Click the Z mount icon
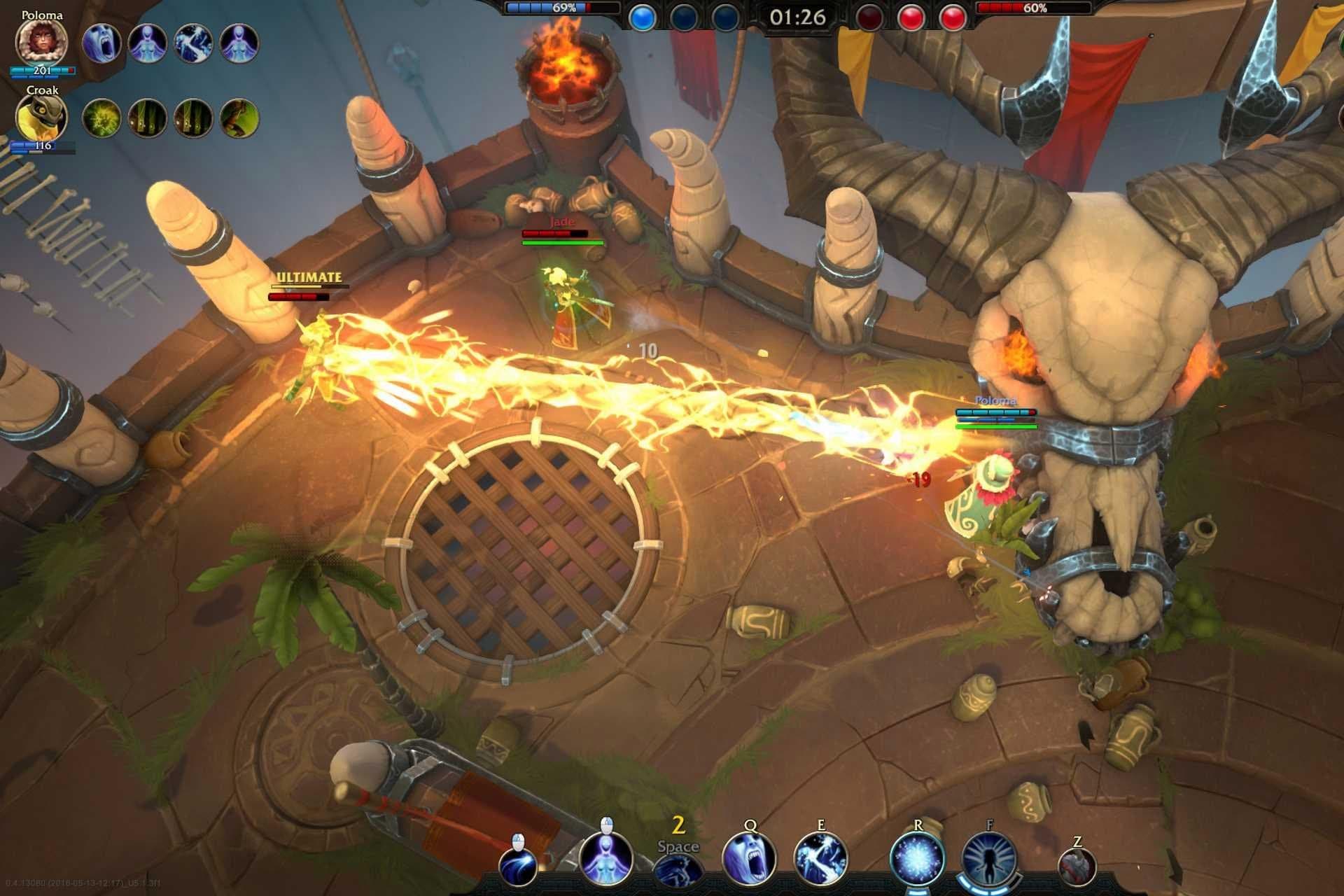 (x=1077, y=868)
